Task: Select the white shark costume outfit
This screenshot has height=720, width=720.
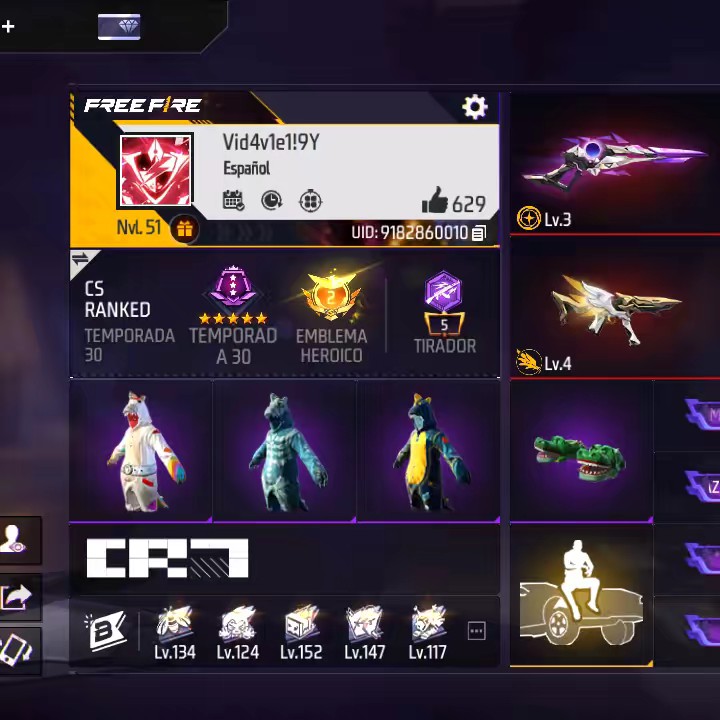Action: point(140,450)
